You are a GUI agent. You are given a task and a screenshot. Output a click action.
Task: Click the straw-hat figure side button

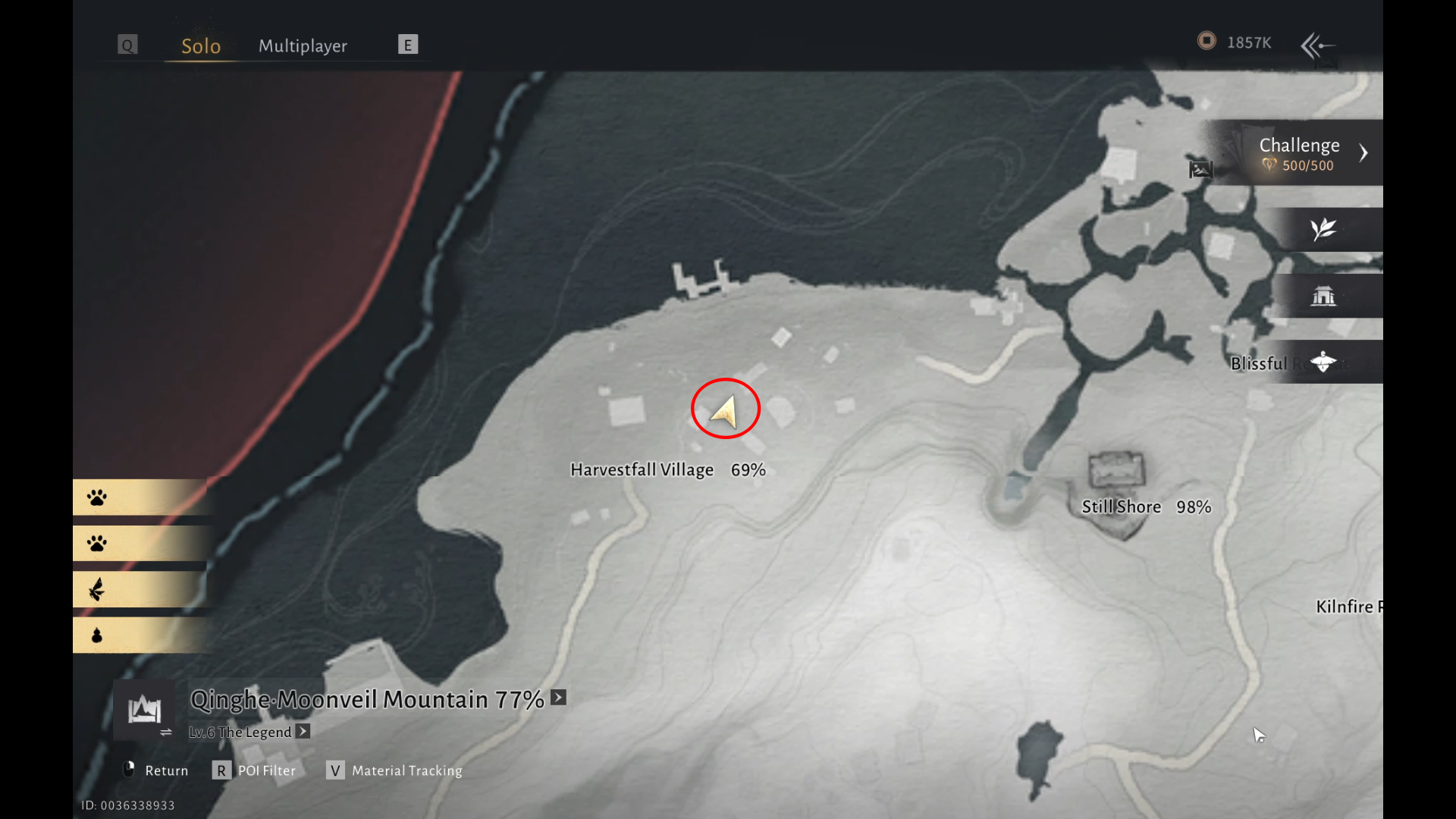[x=1323, y=362]
